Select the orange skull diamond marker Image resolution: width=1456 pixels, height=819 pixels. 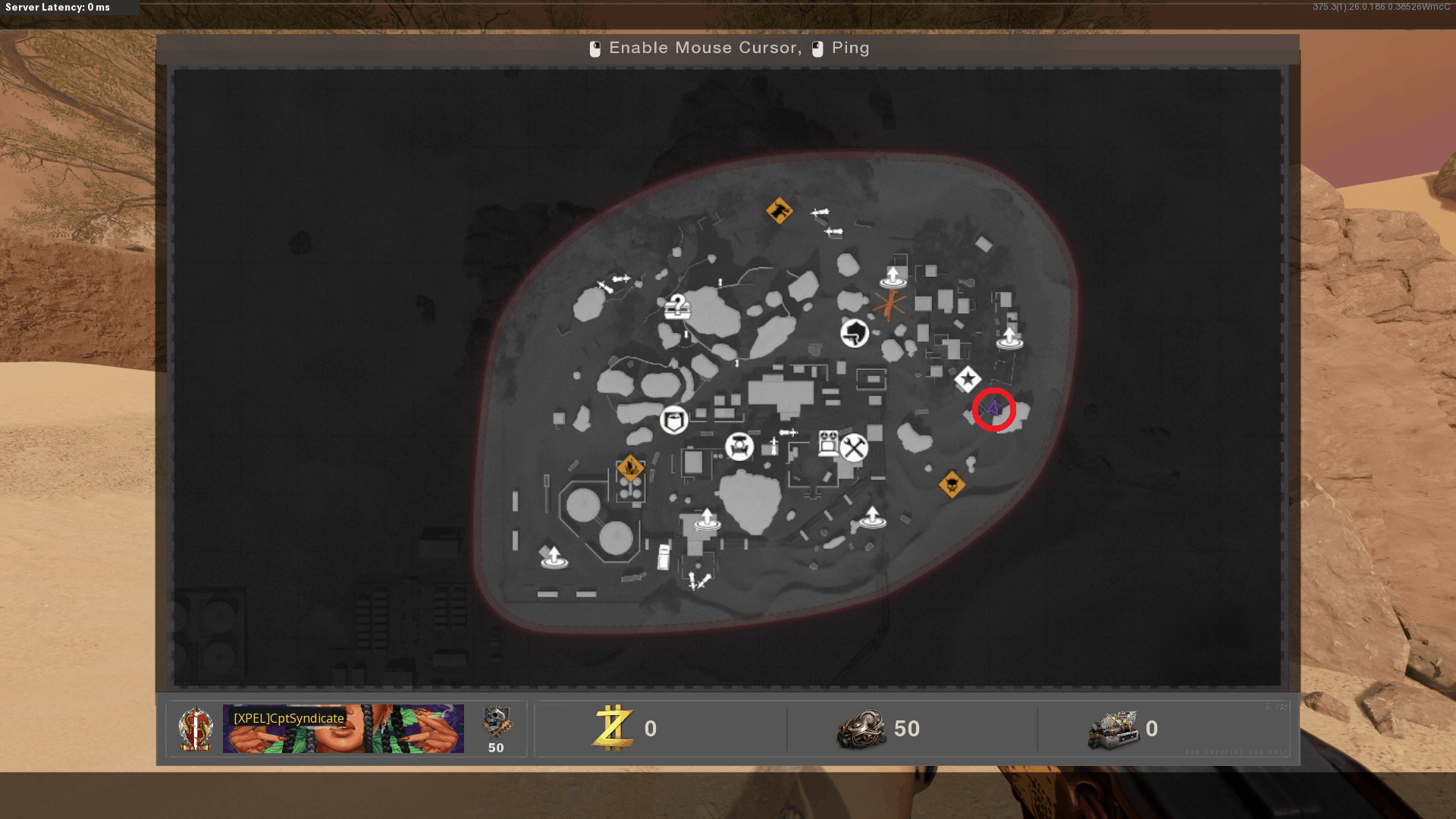click(952, 484)
